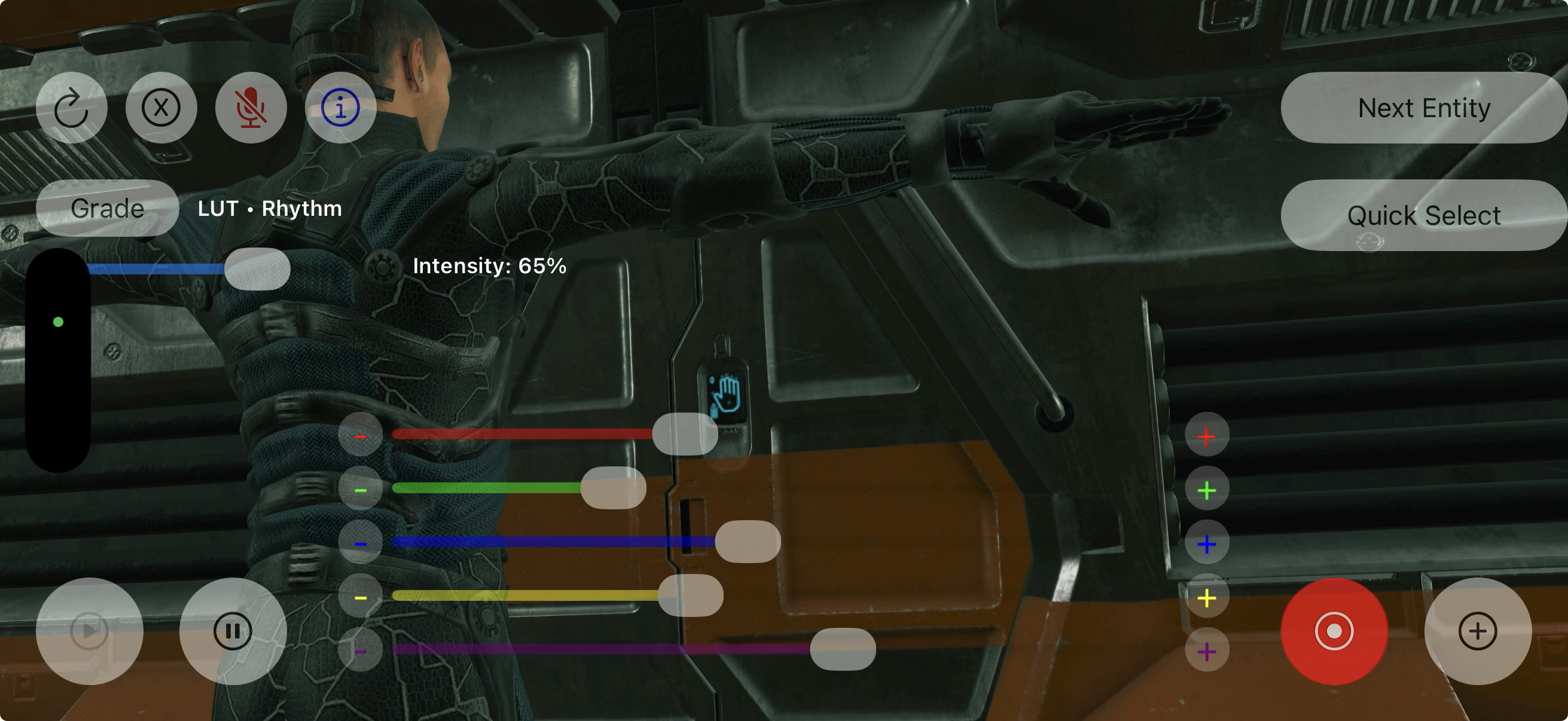
Task: Increase the green channel with plus
Action: tap(1206, 489)
